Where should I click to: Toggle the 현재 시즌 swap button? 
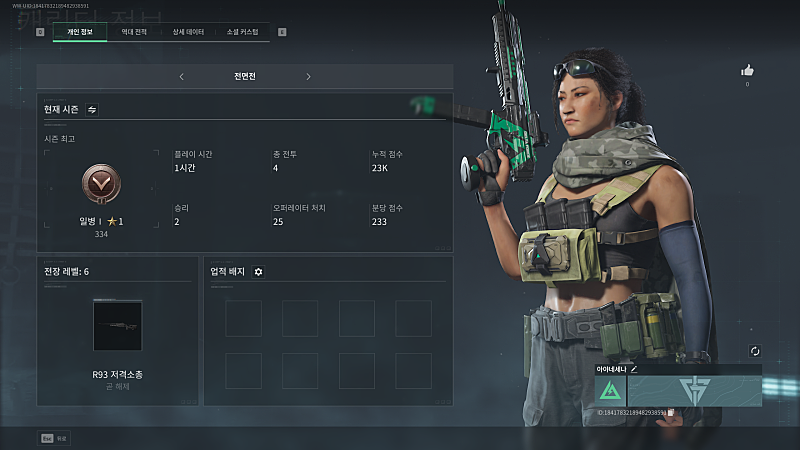pyautogui.click(x=93, y=109)
